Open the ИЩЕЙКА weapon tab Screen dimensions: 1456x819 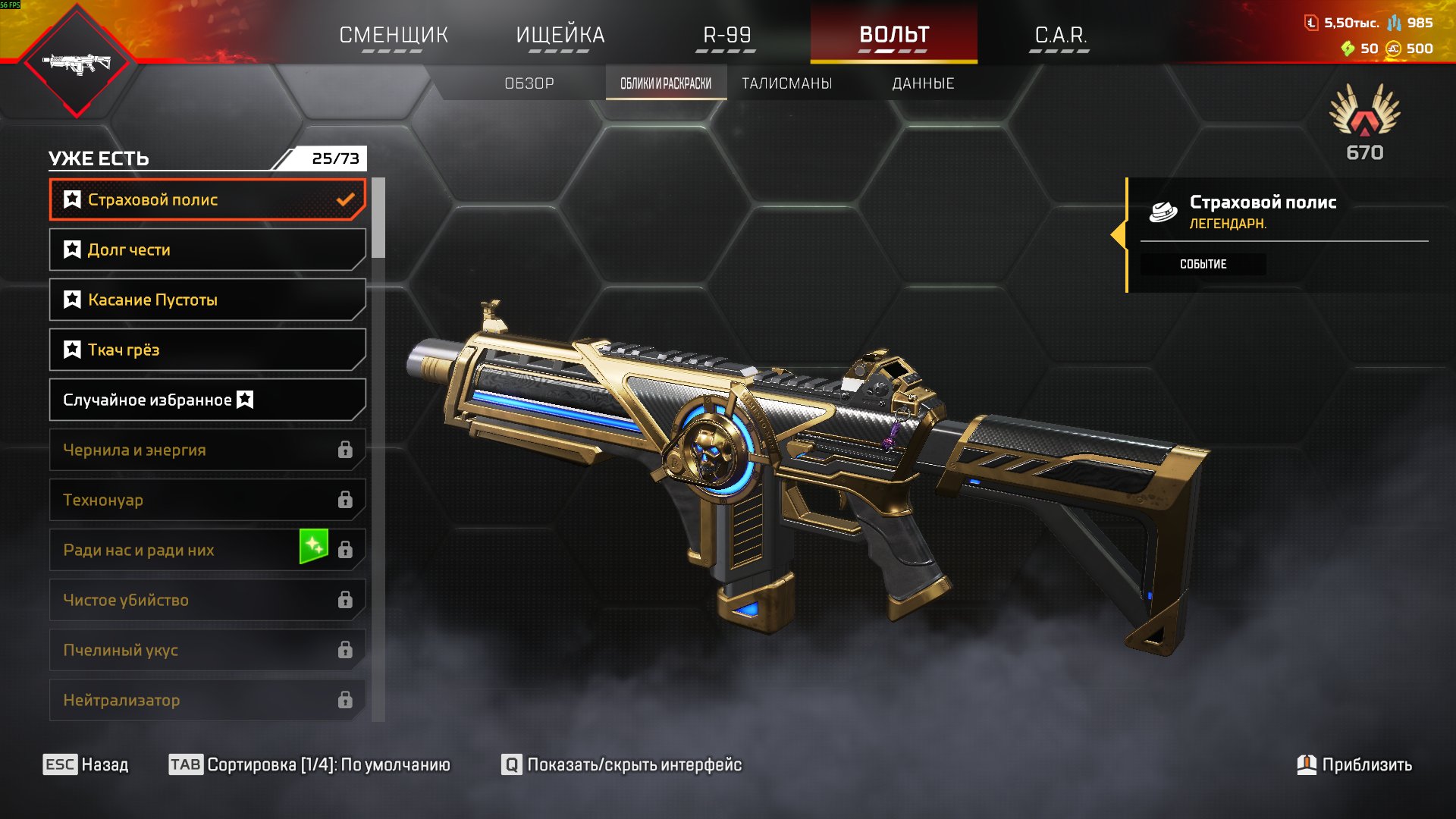pos(560,35)
